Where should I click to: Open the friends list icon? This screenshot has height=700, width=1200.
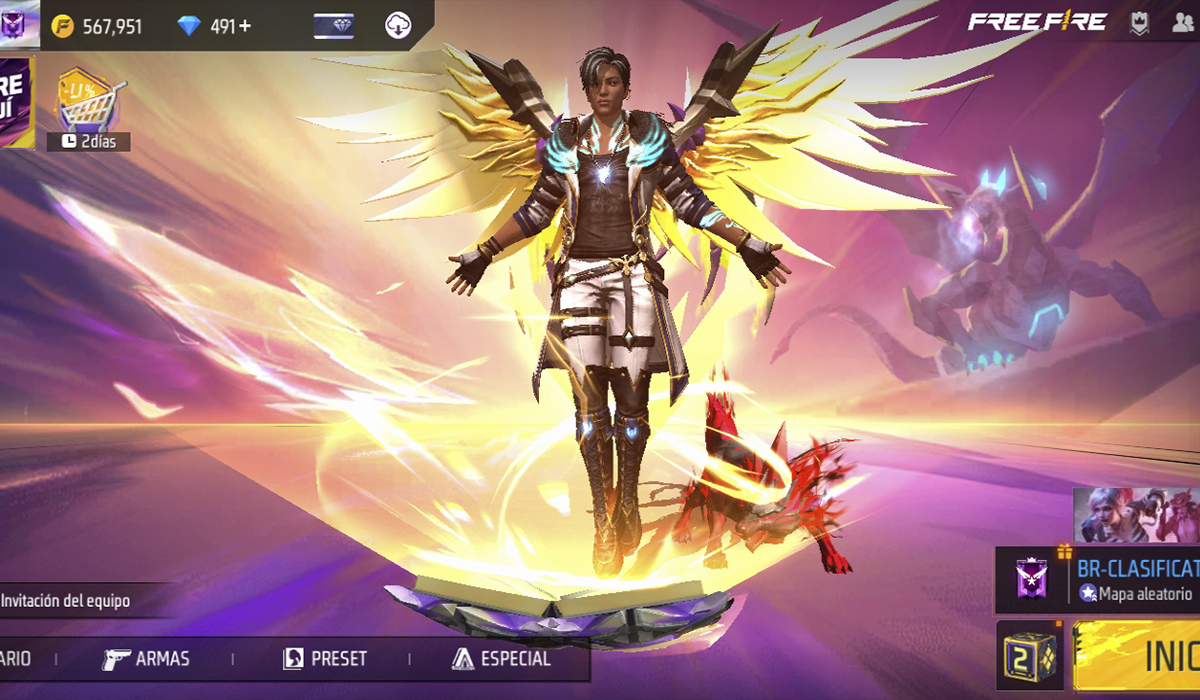pyautogui.click(x=1183, y=24)
